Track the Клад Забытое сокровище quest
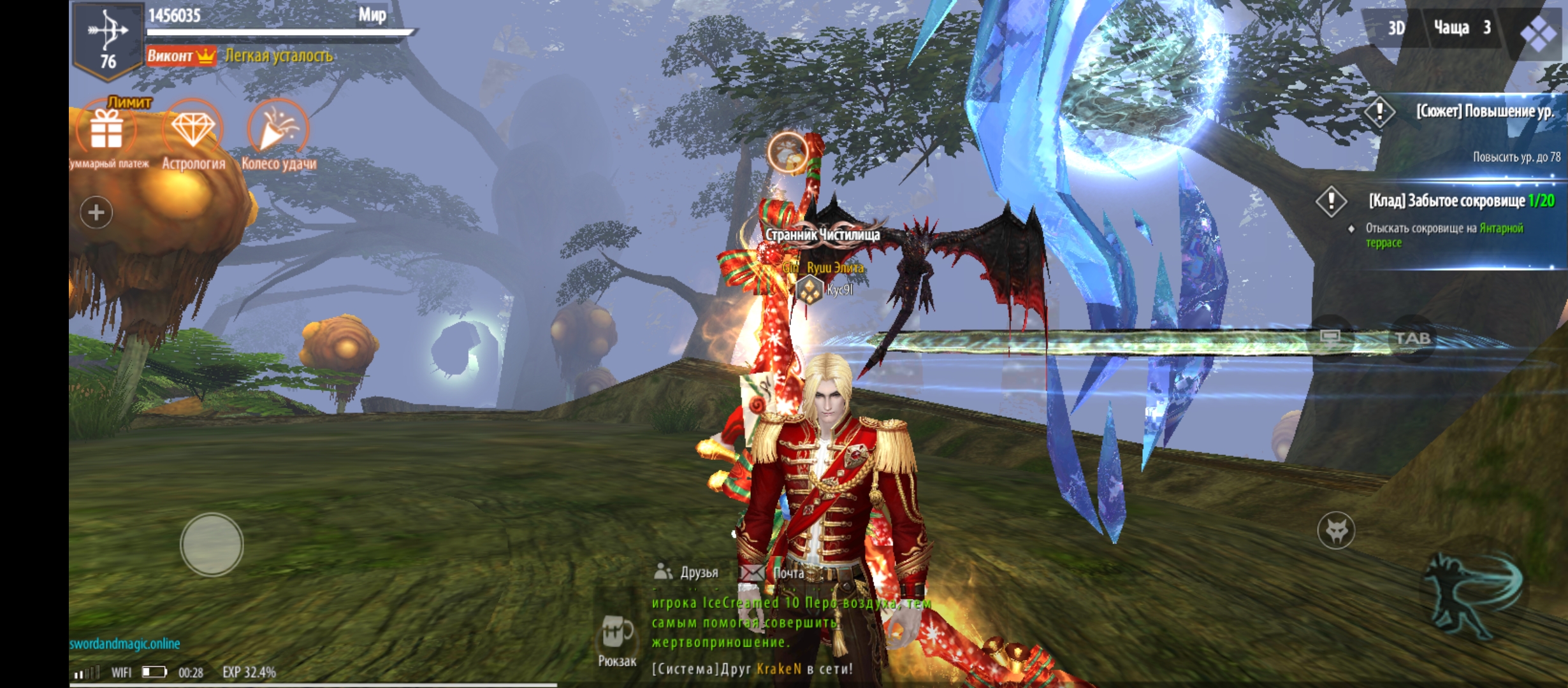The height and width of the screenshot is (688, 1568). (1460, 202)
